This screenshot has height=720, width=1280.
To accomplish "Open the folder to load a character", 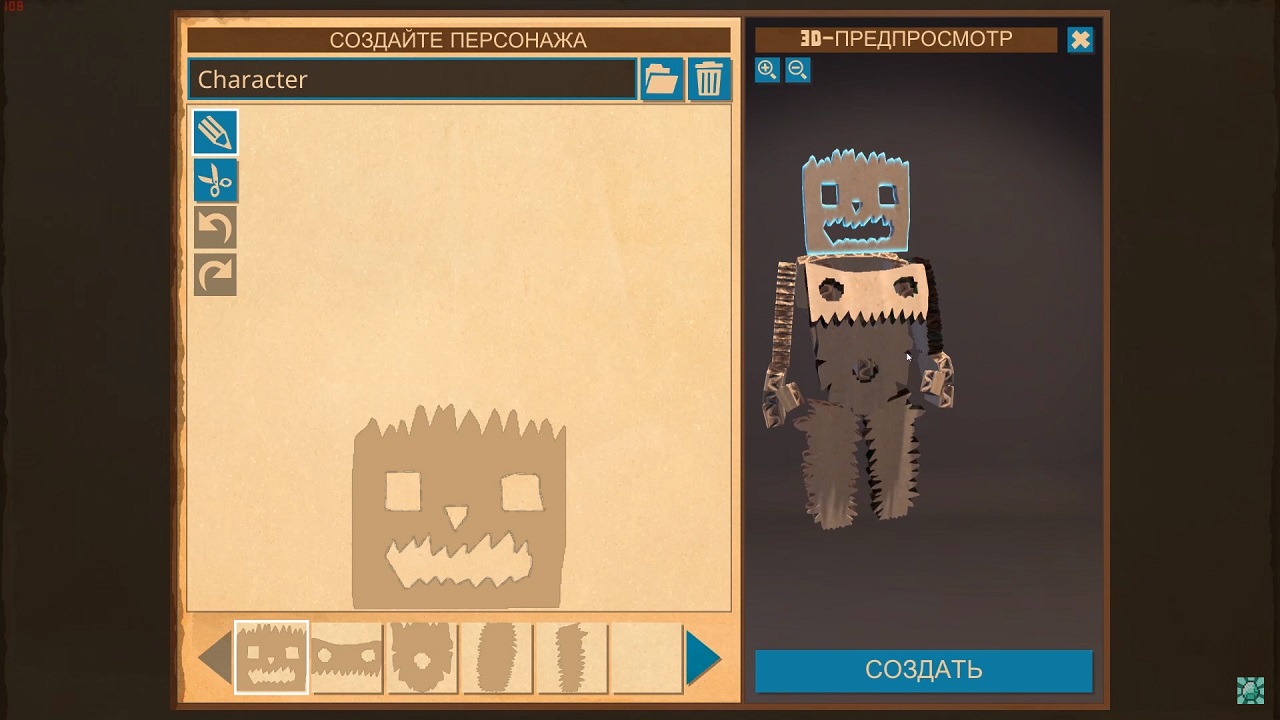I will coord(661,79).
